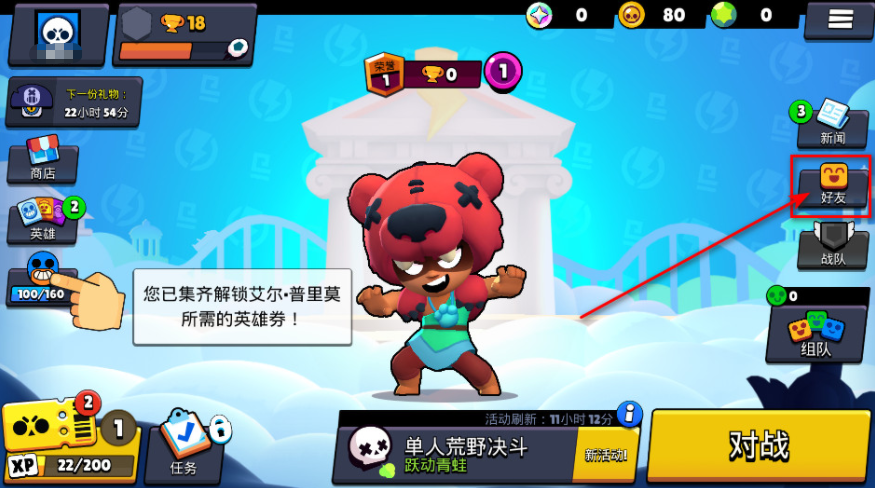Unlock El Primo hero token progress
875x488 pixels.
point(41,280)
